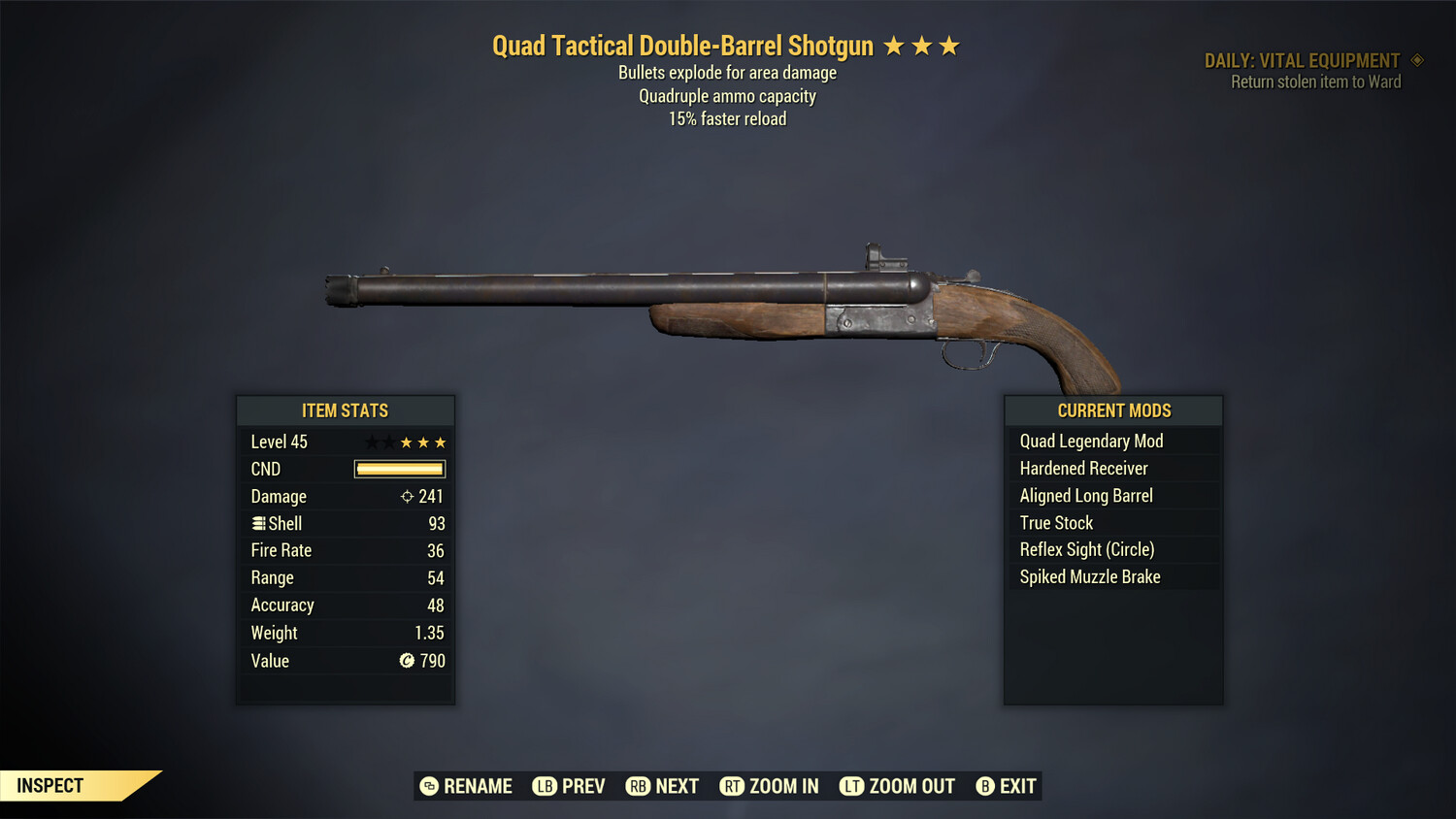The width and height of the screenshot is (1456, 819).
Task: Click the INSPECT label at bottom left
Action: (x=50, y=785)
